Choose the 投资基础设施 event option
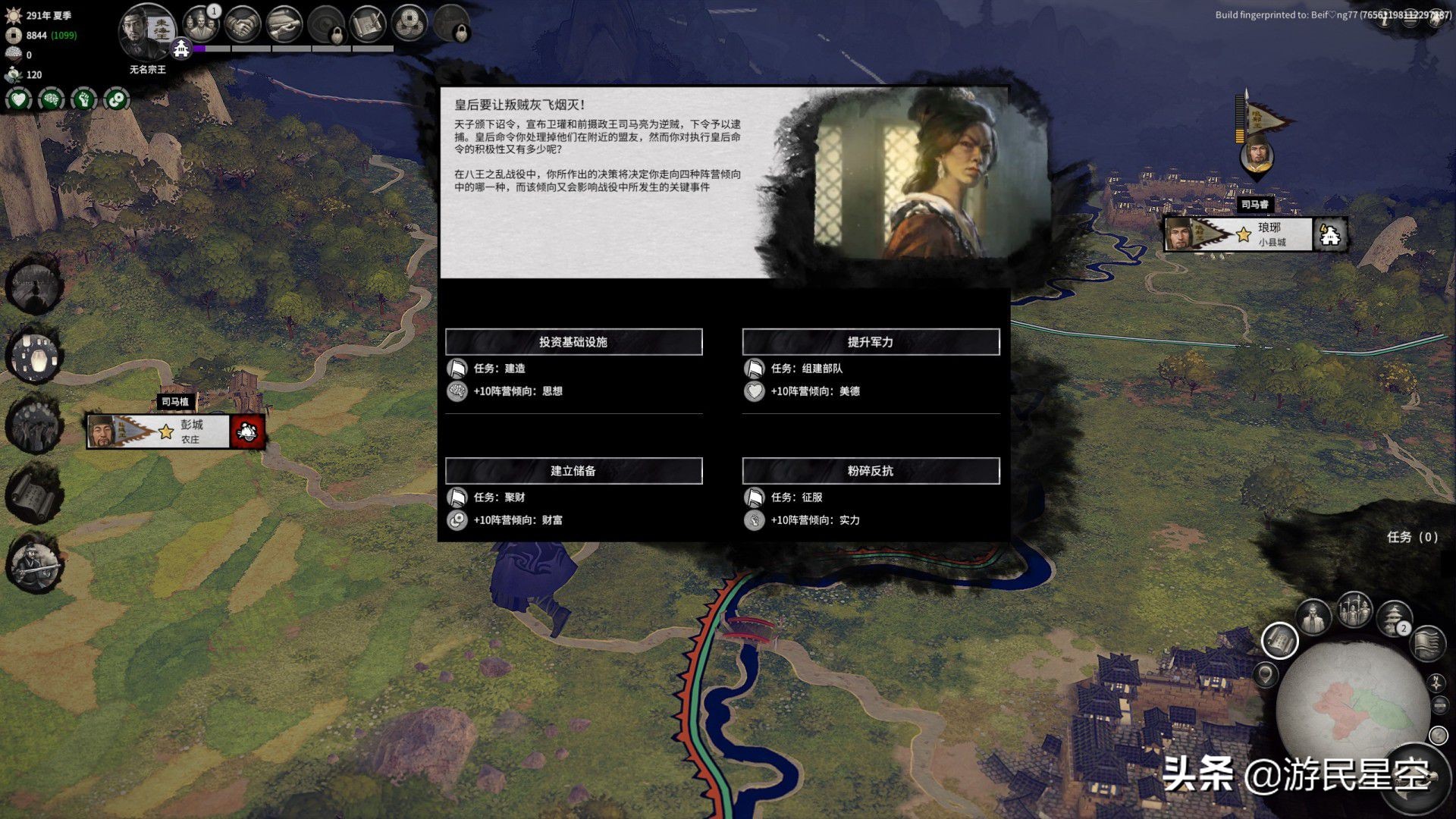The height and width of the screenshot is (819, 1456). tap(574, 341)
